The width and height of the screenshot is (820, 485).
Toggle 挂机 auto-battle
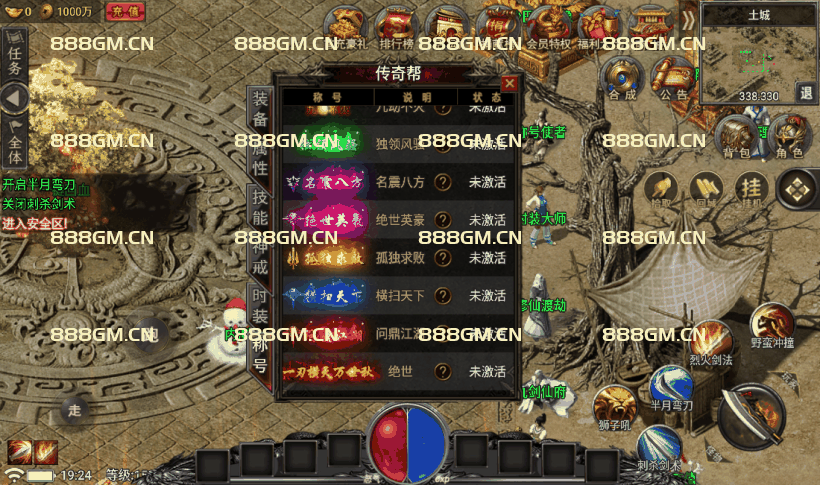pos(751,188)
